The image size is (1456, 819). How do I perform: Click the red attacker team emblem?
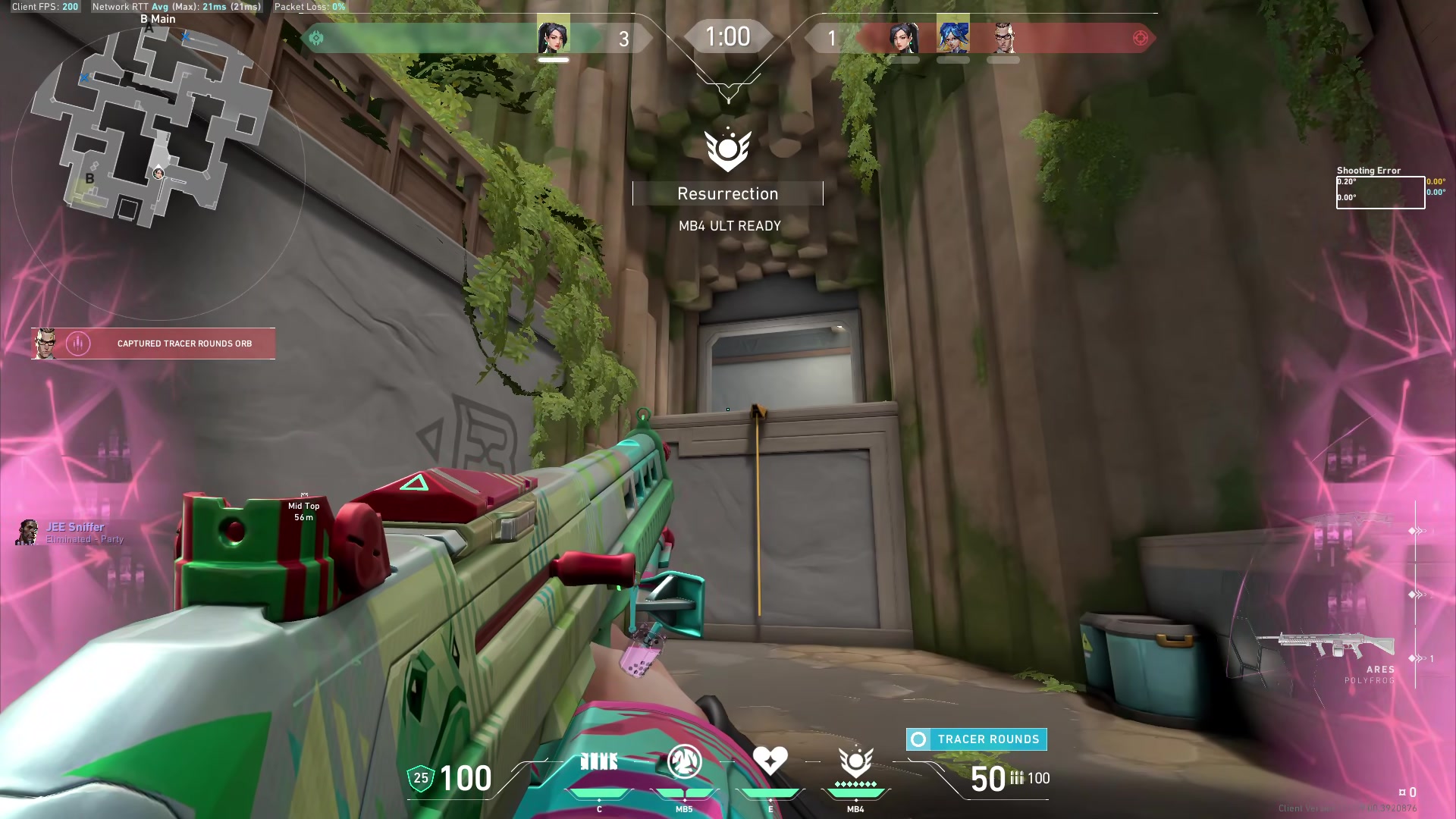(x=1140, y=38)
